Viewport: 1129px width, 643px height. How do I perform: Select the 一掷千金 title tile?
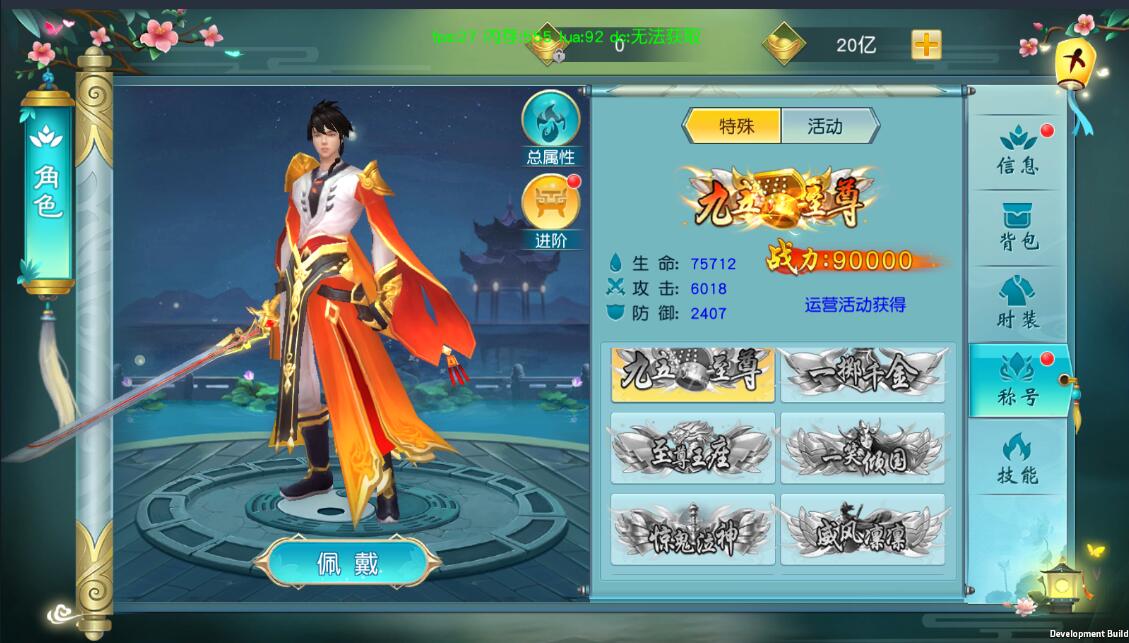862,373
